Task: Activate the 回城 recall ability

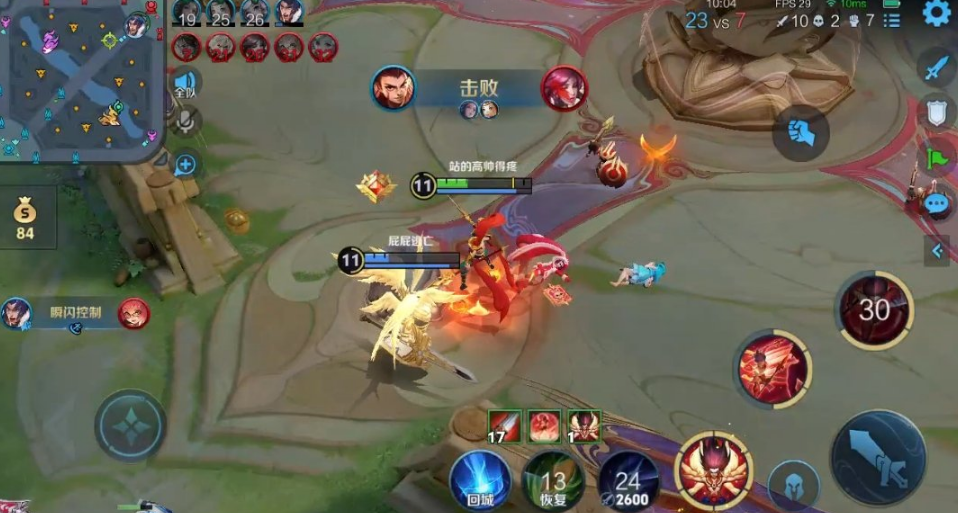Action: pos(480,479)
